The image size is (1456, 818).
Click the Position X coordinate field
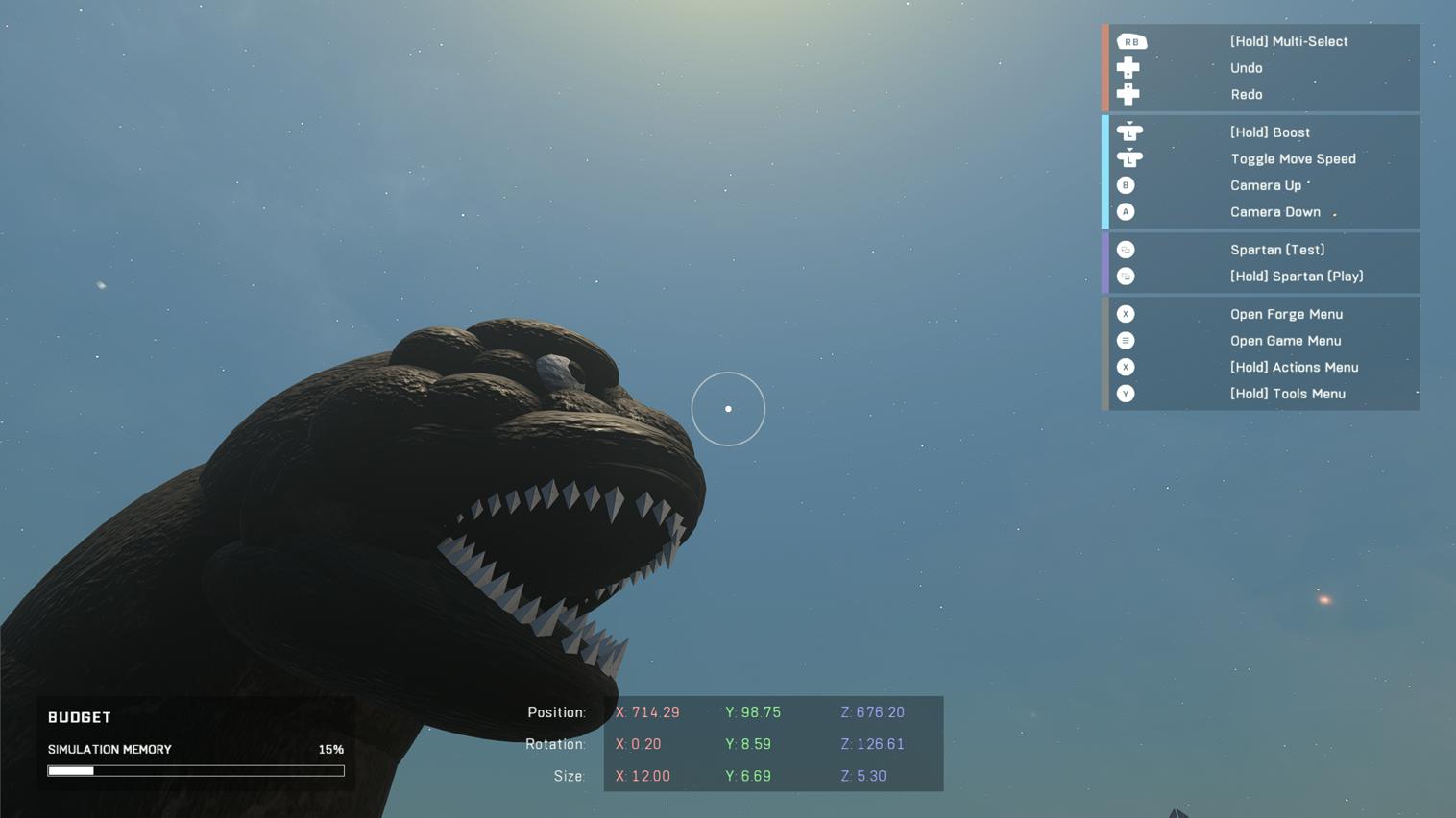pyautogui.click(x=647, y=711)
